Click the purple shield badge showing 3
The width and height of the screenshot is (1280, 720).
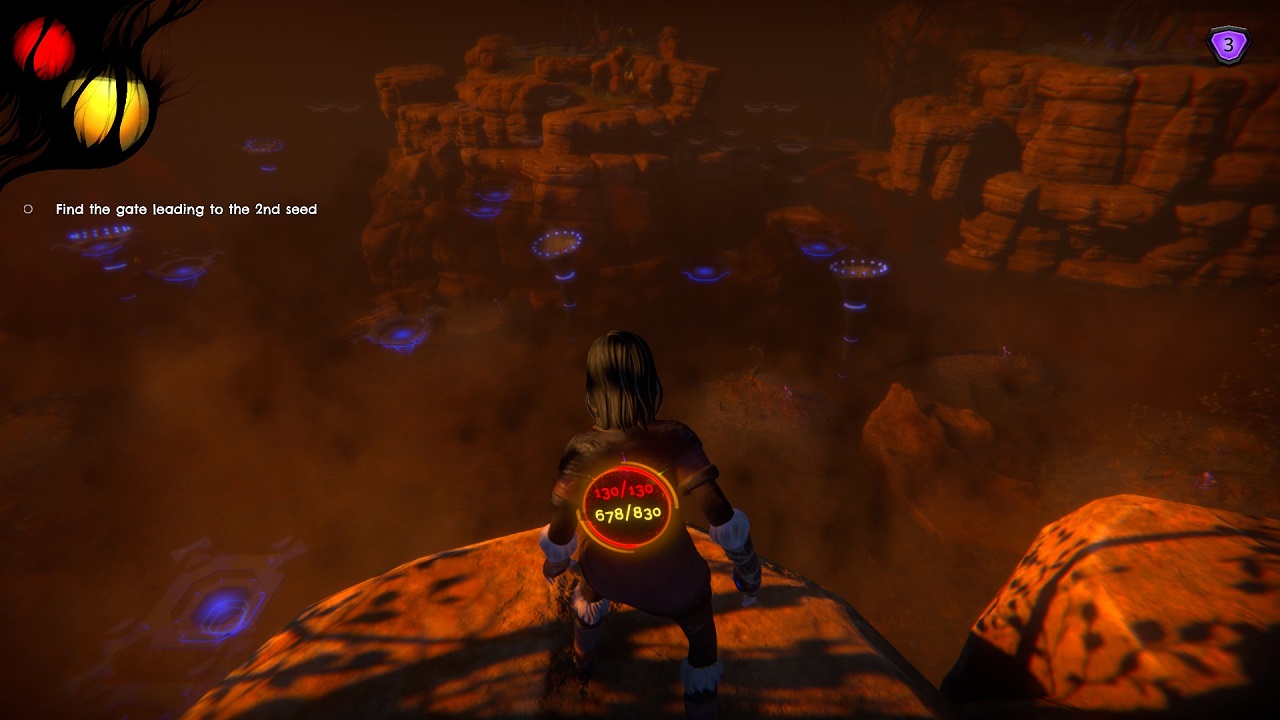1229,45
